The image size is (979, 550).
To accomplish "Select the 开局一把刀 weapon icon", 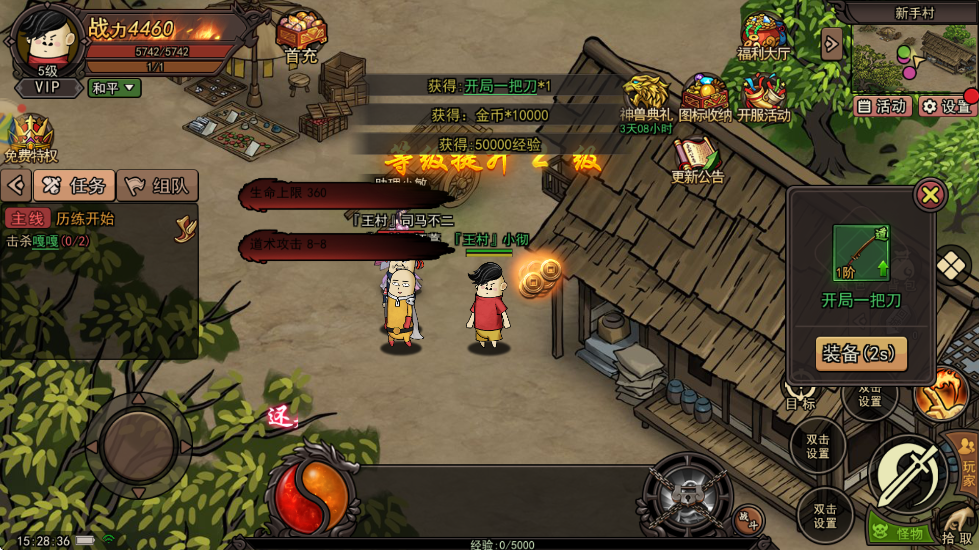I will (861, 253).
